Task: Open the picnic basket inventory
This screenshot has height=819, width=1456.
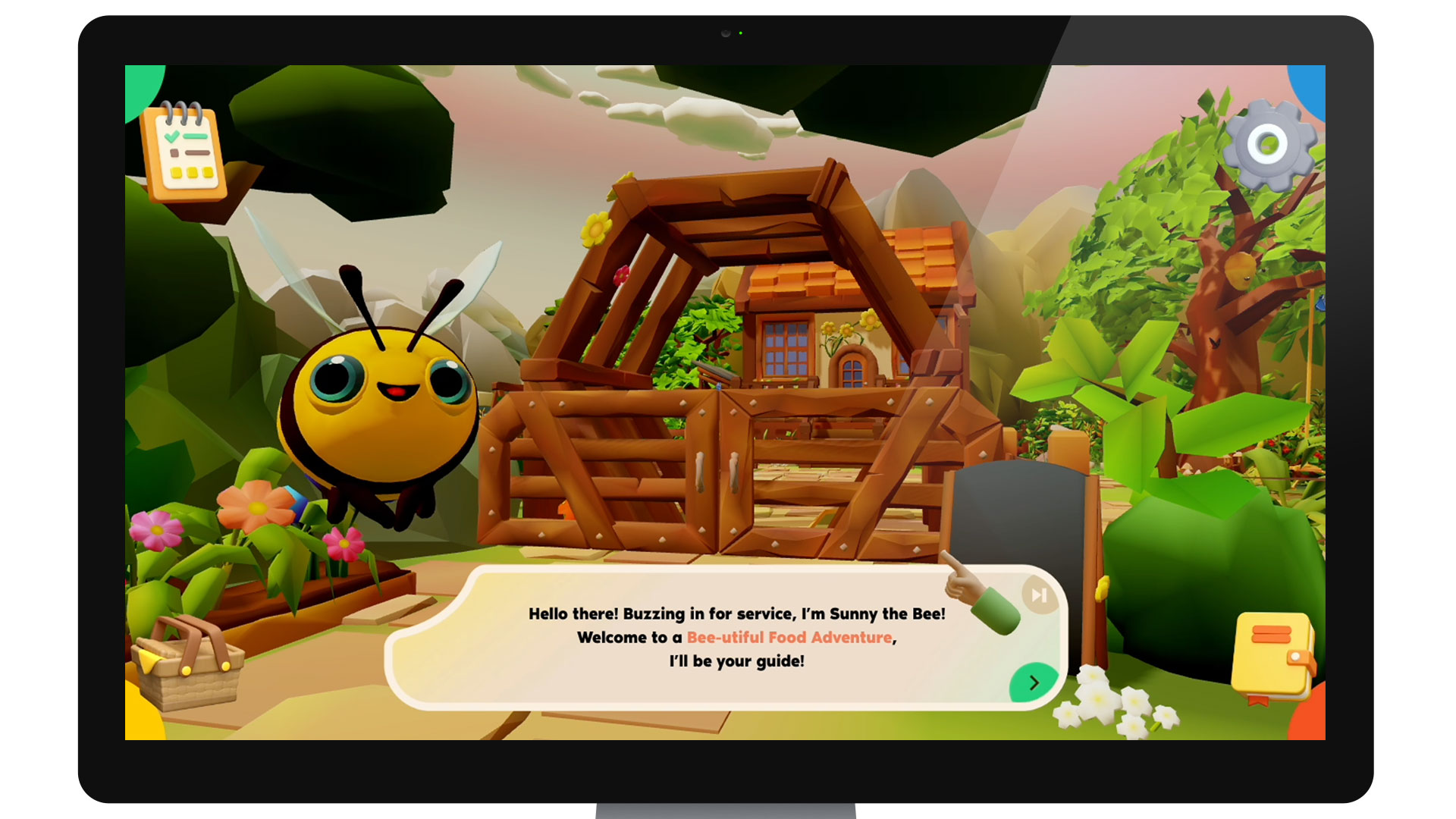Action: coord(187,664)
